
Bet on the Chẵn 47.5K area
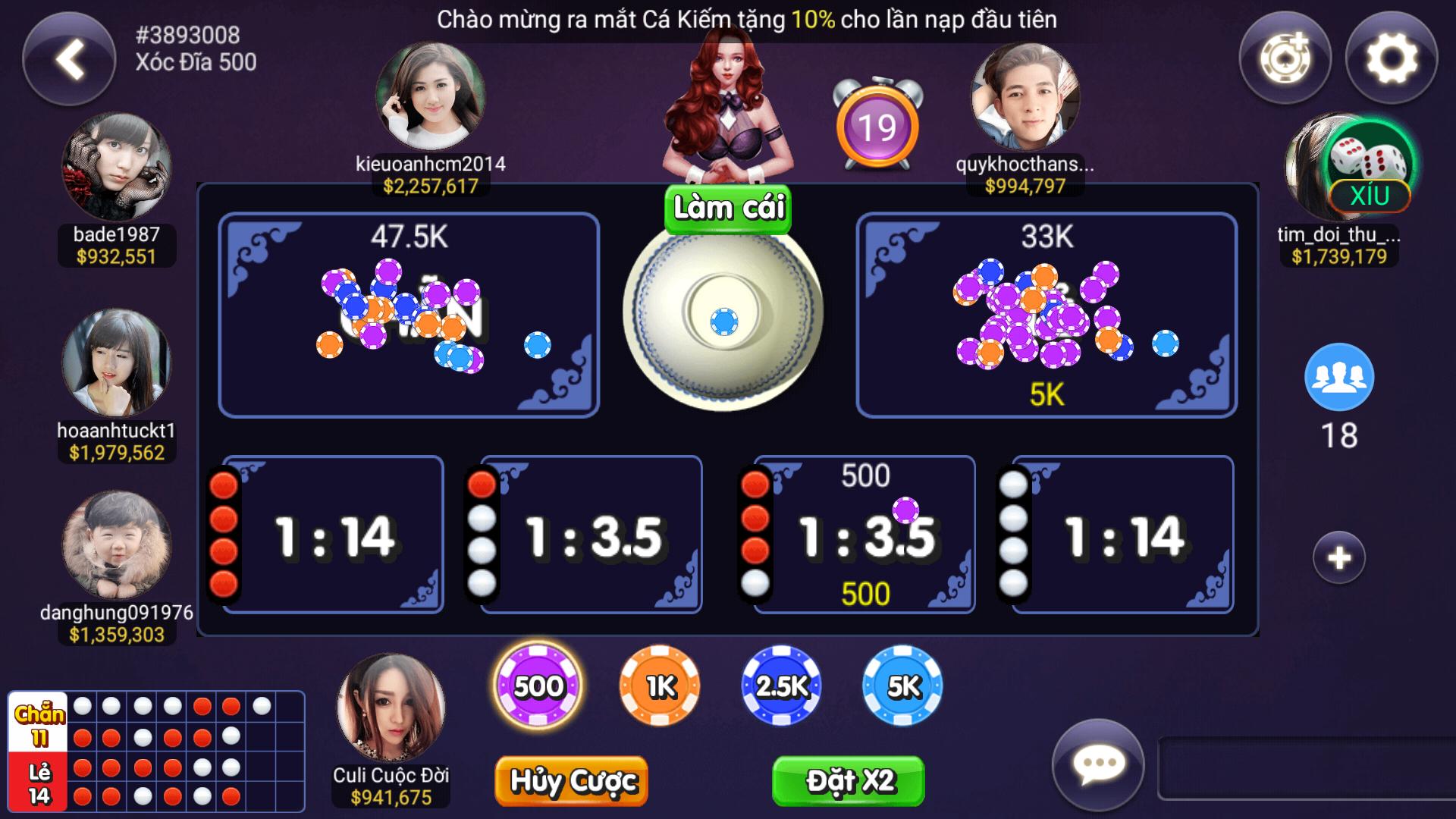[x=409, y=315]
